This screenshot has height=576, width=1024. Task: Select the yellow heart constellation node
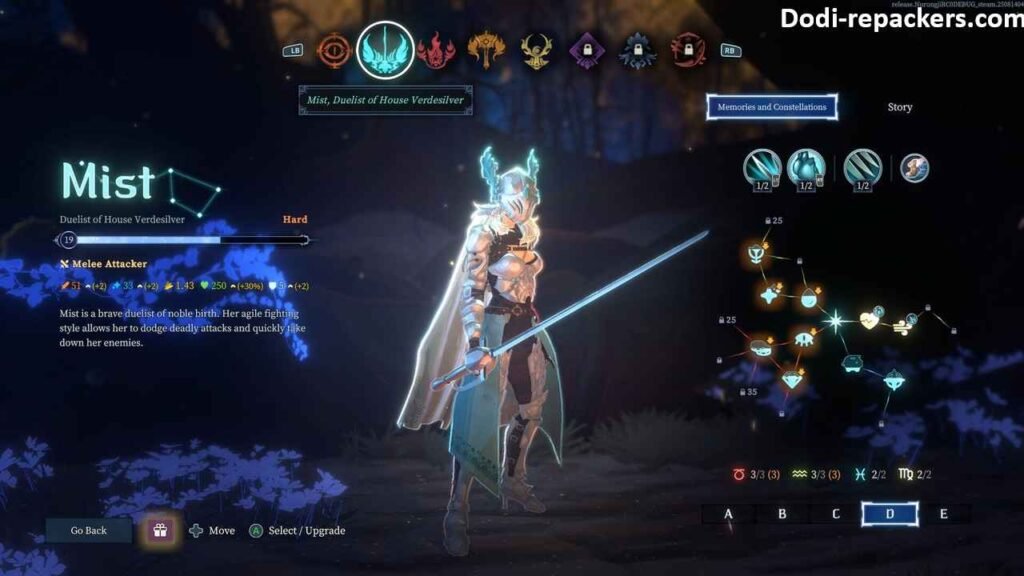pyautogui.click(x=868, y=320)
